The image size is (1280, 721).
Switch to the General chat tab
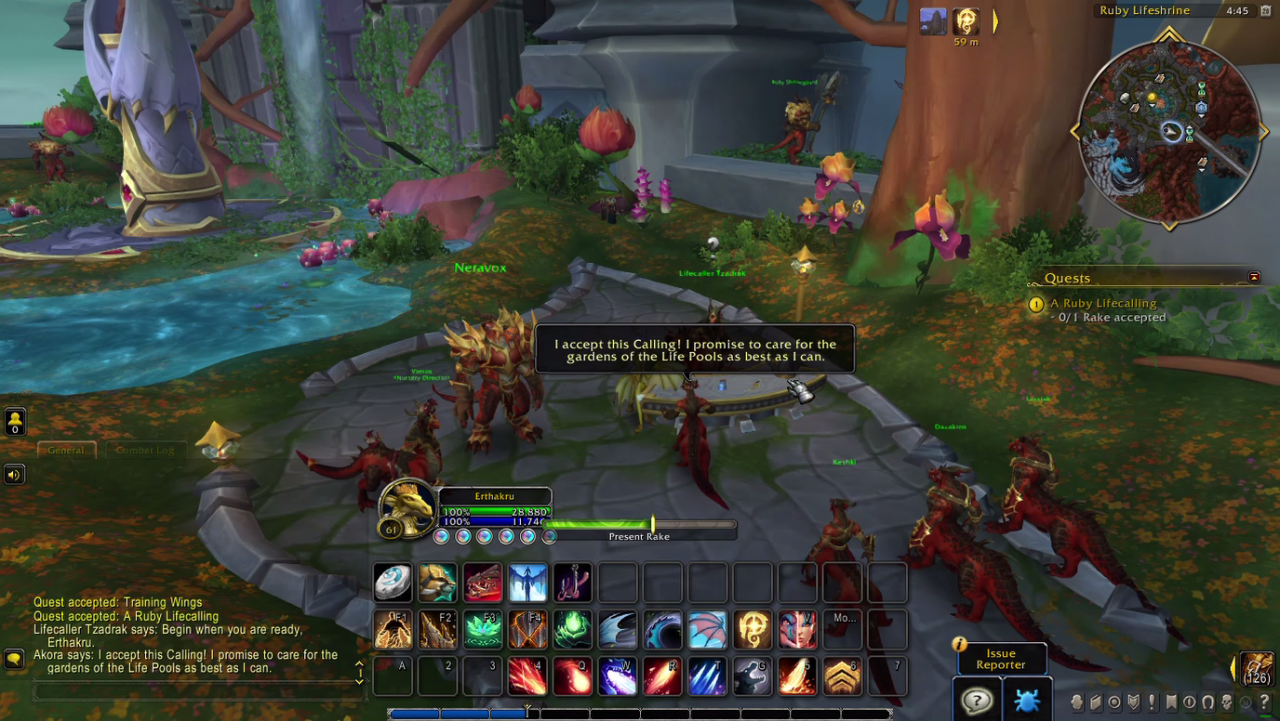coord(67,450)
